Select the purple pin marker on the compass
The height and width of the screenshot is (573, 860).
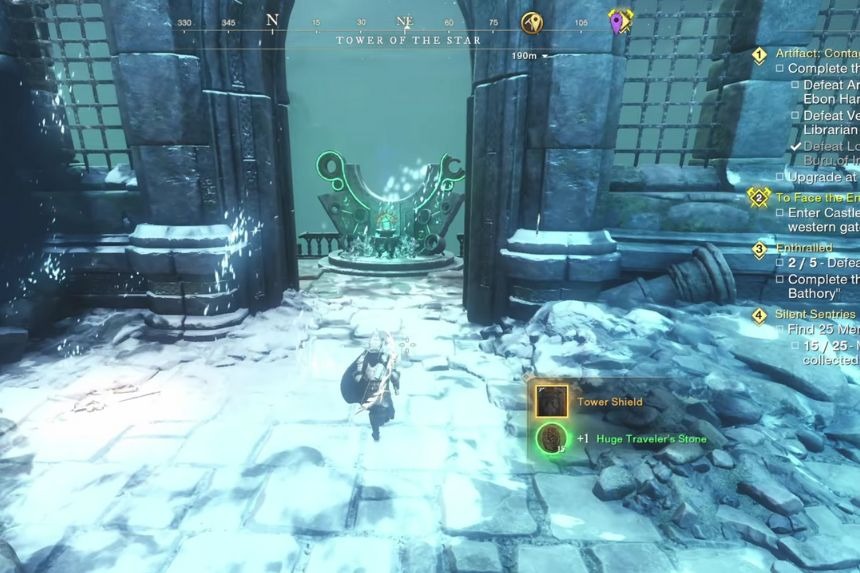[x=619, y=21]
